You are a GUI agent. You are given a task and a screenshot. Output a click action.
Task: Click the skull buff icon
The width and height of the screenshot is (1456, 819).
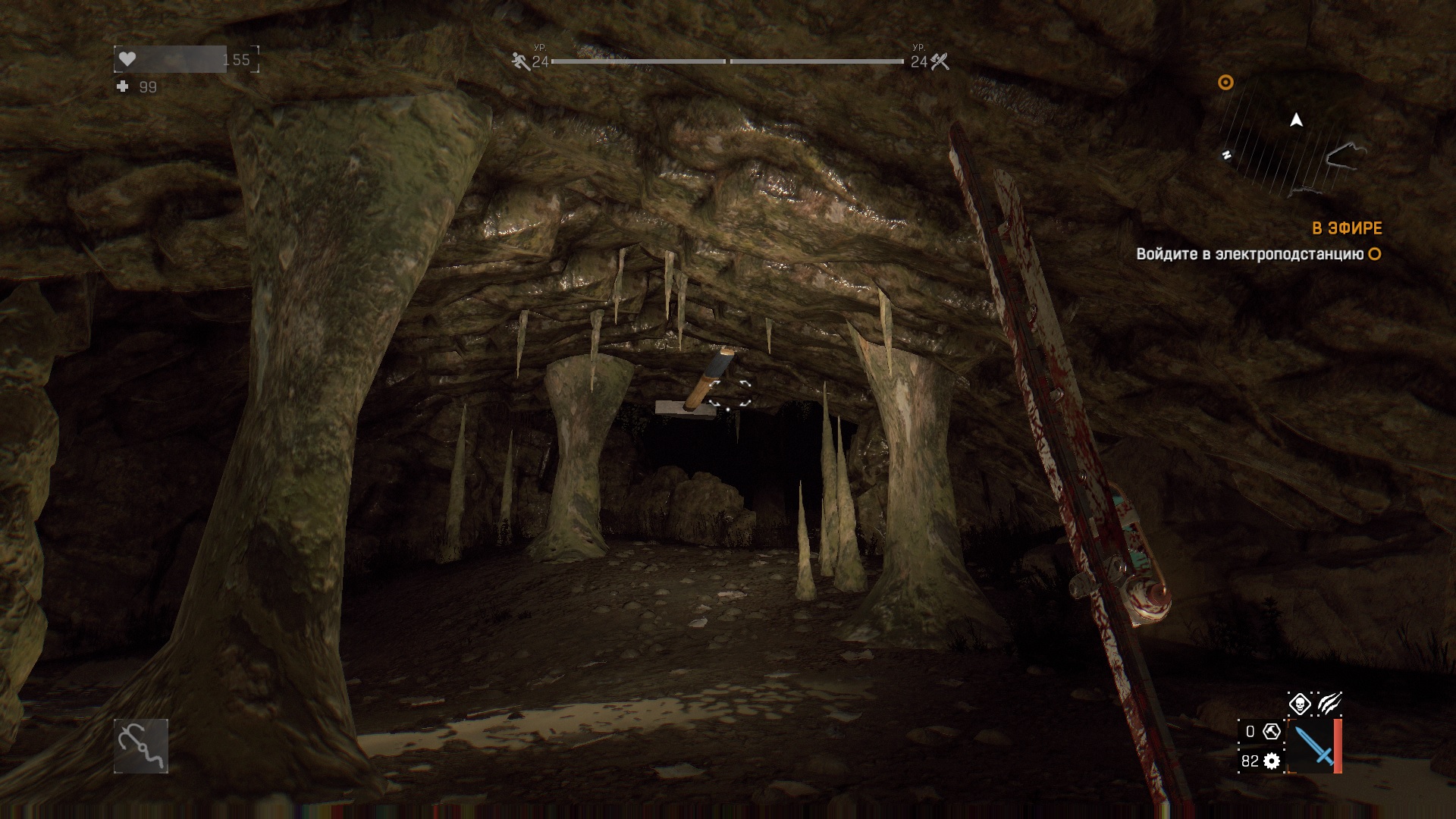click(1300, 704)
